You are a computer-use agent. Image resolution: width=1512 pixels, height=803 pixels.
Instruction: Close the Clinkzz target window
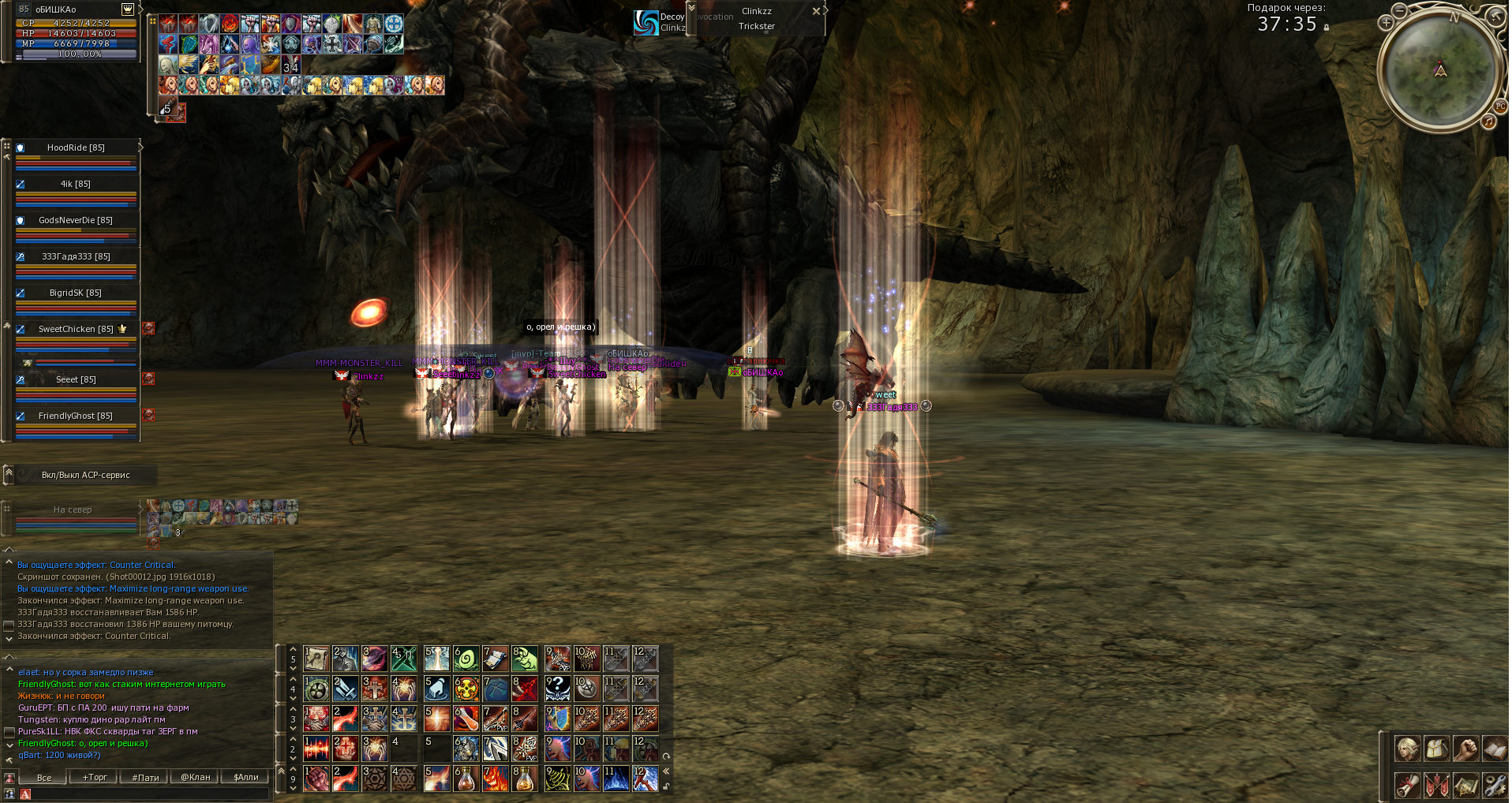click(816, 11)
